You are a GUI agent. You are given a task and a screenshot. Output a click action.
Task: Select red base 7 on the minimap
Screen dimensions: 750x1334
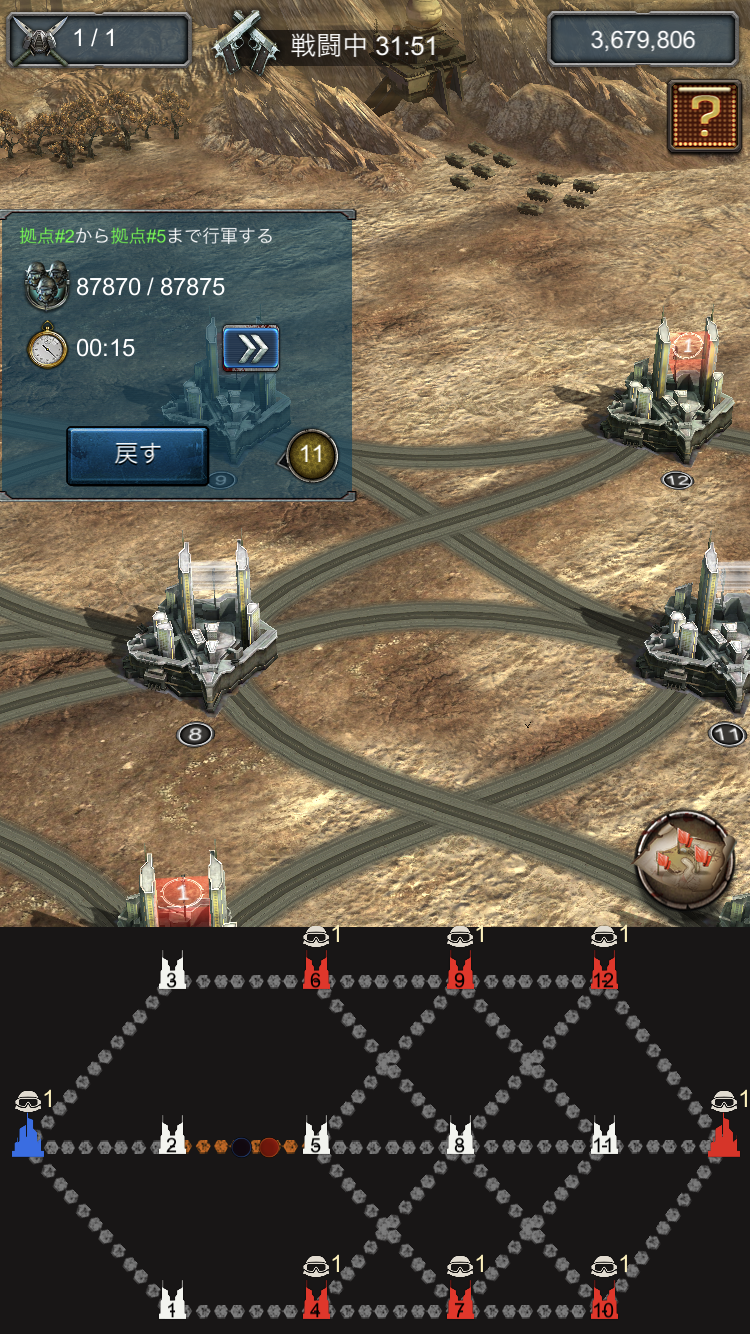point(460,1303)
